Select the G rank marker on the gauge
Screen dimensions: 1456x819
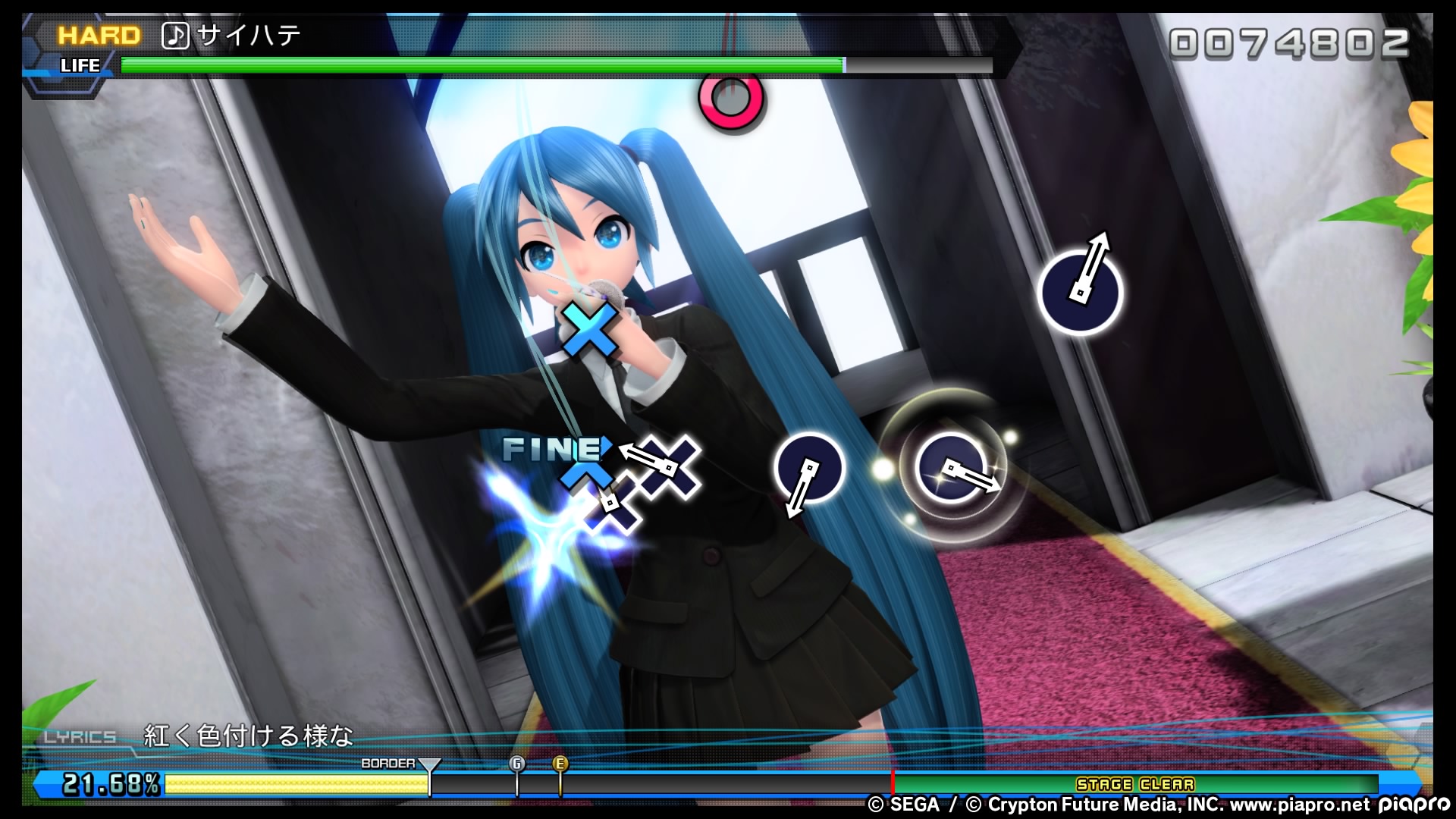point(517,764)
